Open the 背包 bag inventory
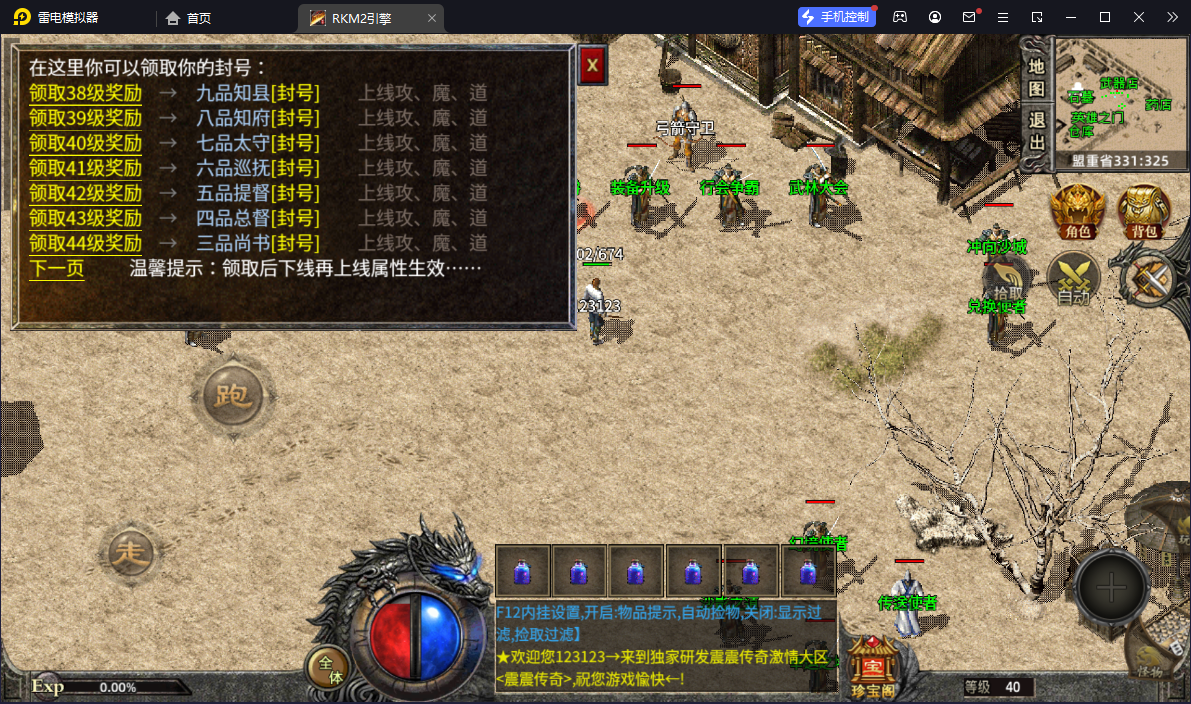 click(x=1144, y=212)
